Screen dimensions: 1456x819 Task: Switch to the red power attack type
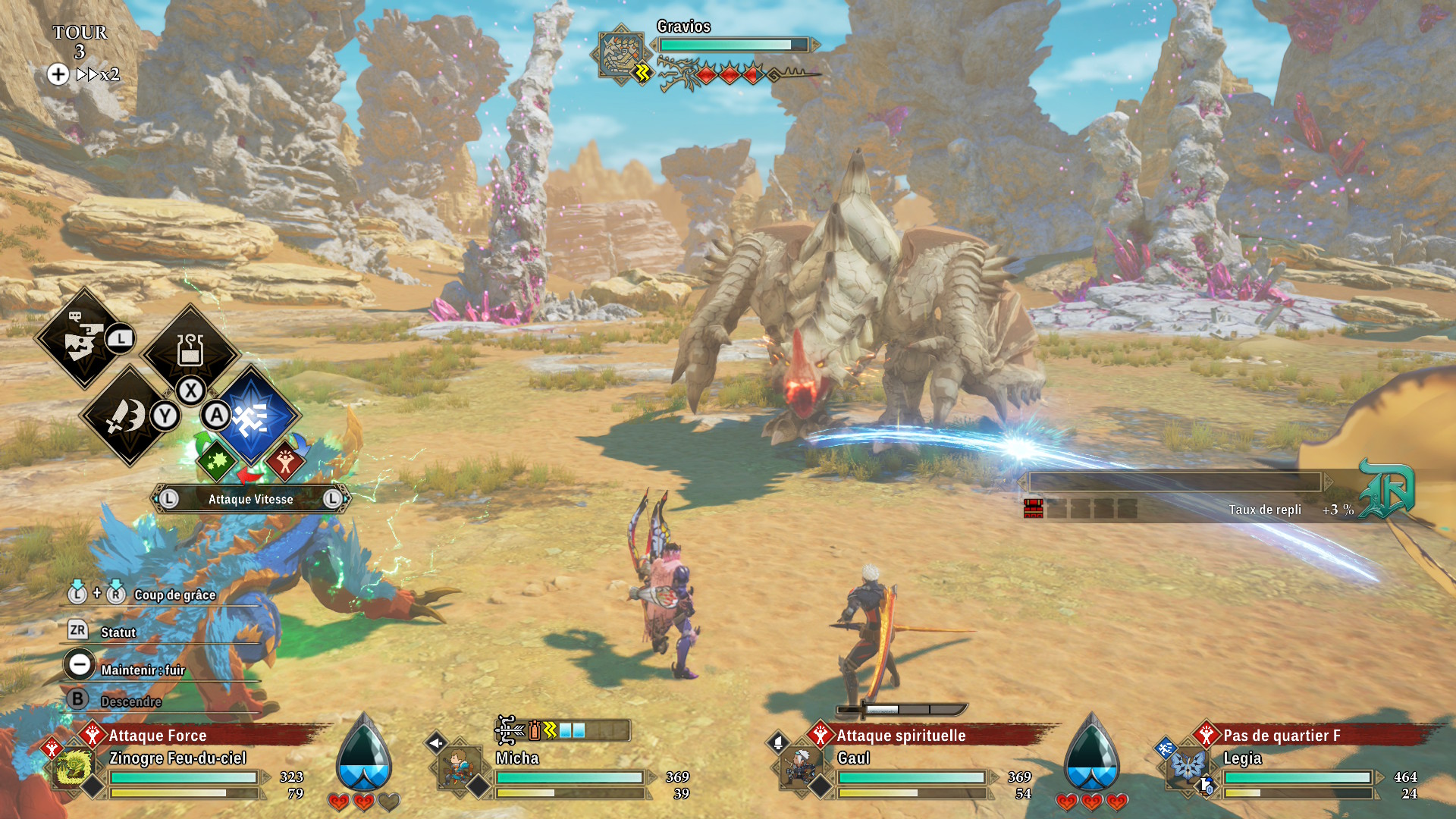[x=285, y=460]
